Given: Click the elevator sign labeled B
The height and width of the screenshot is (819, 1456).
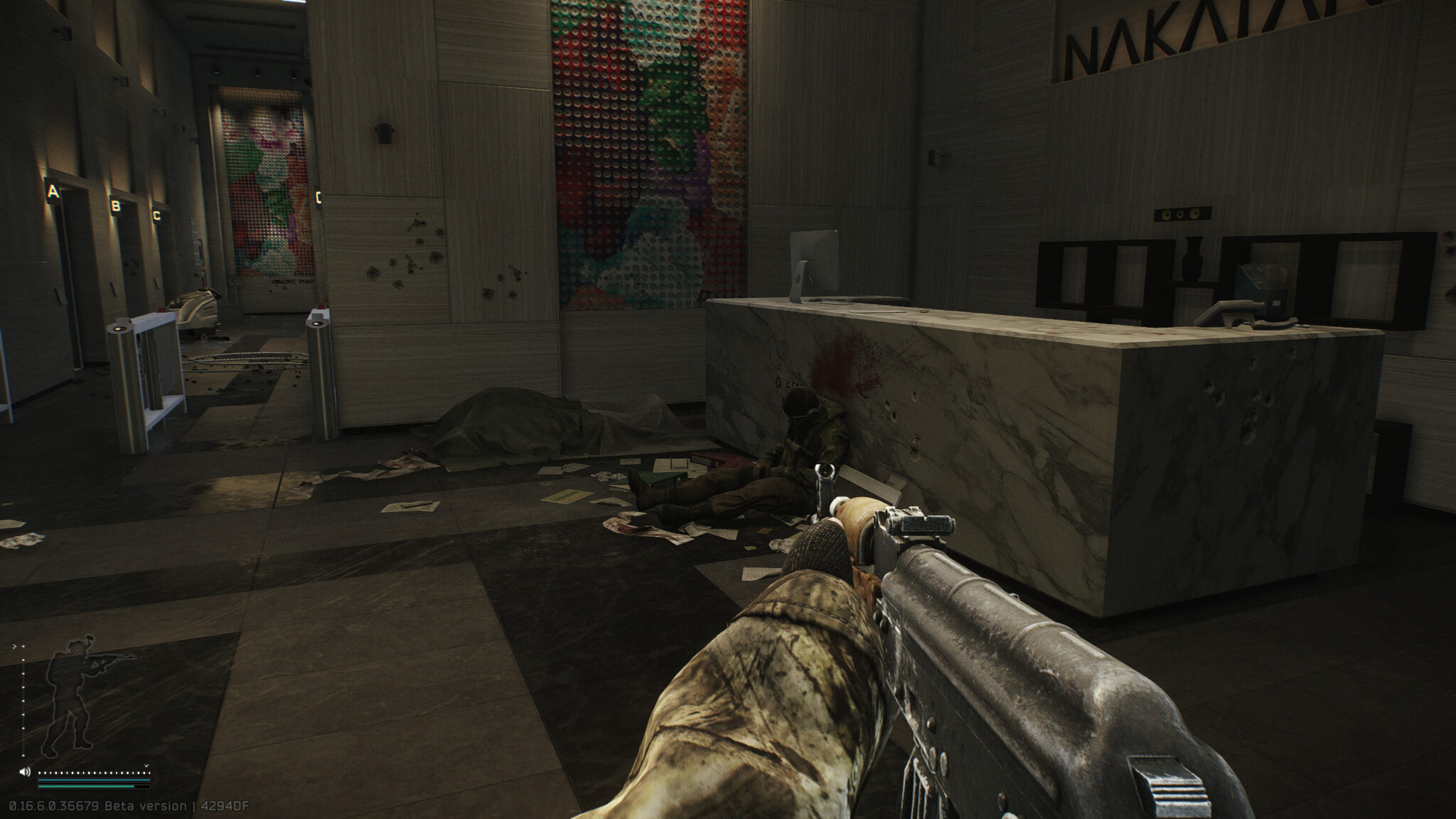Looking at the screenshot, I should pyautogui.click(x=115, y=206).
